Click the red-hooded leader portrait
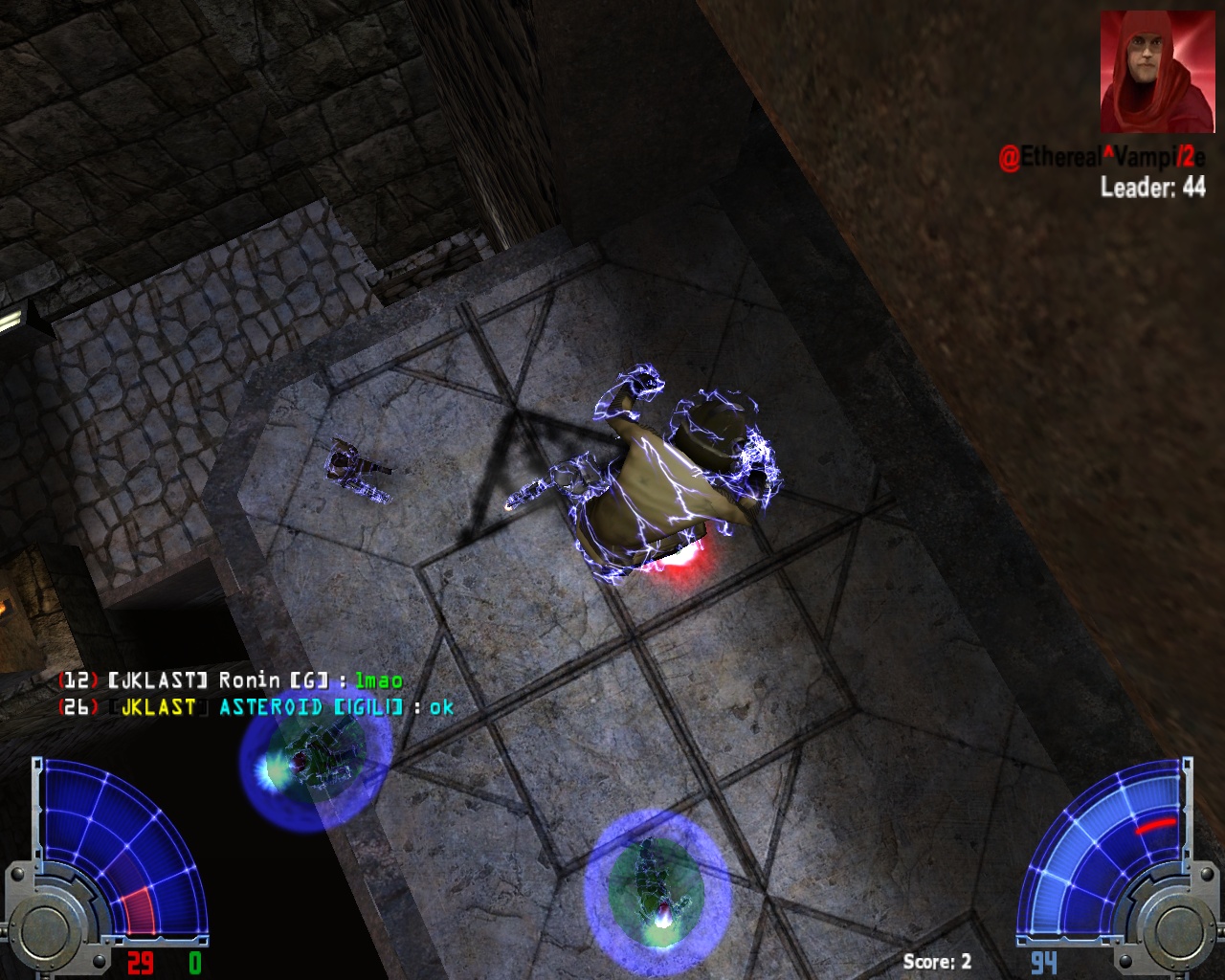1225x980 pixels. pos(1149,73)
